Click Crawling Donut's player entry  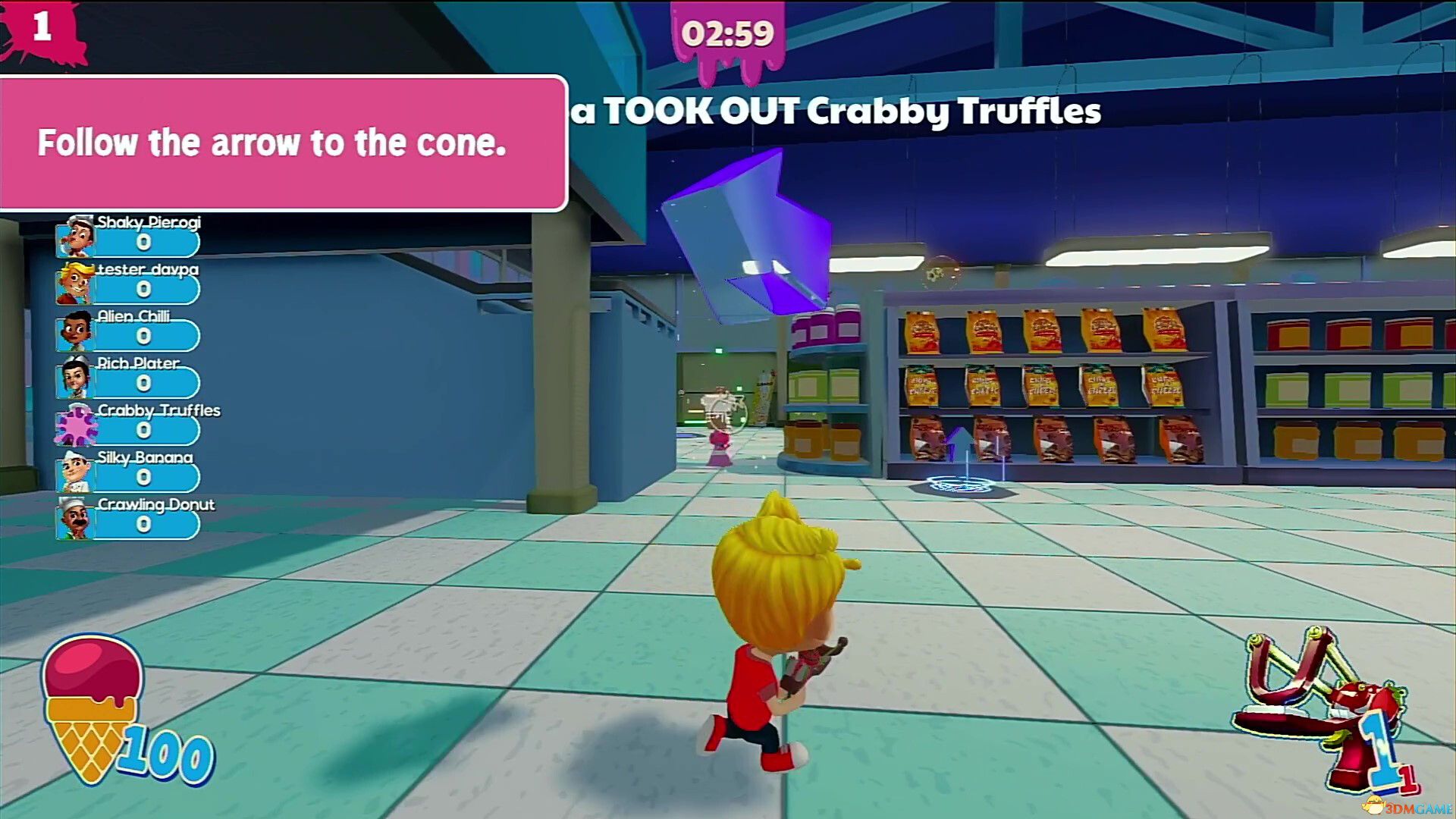[x=129, y=518]
